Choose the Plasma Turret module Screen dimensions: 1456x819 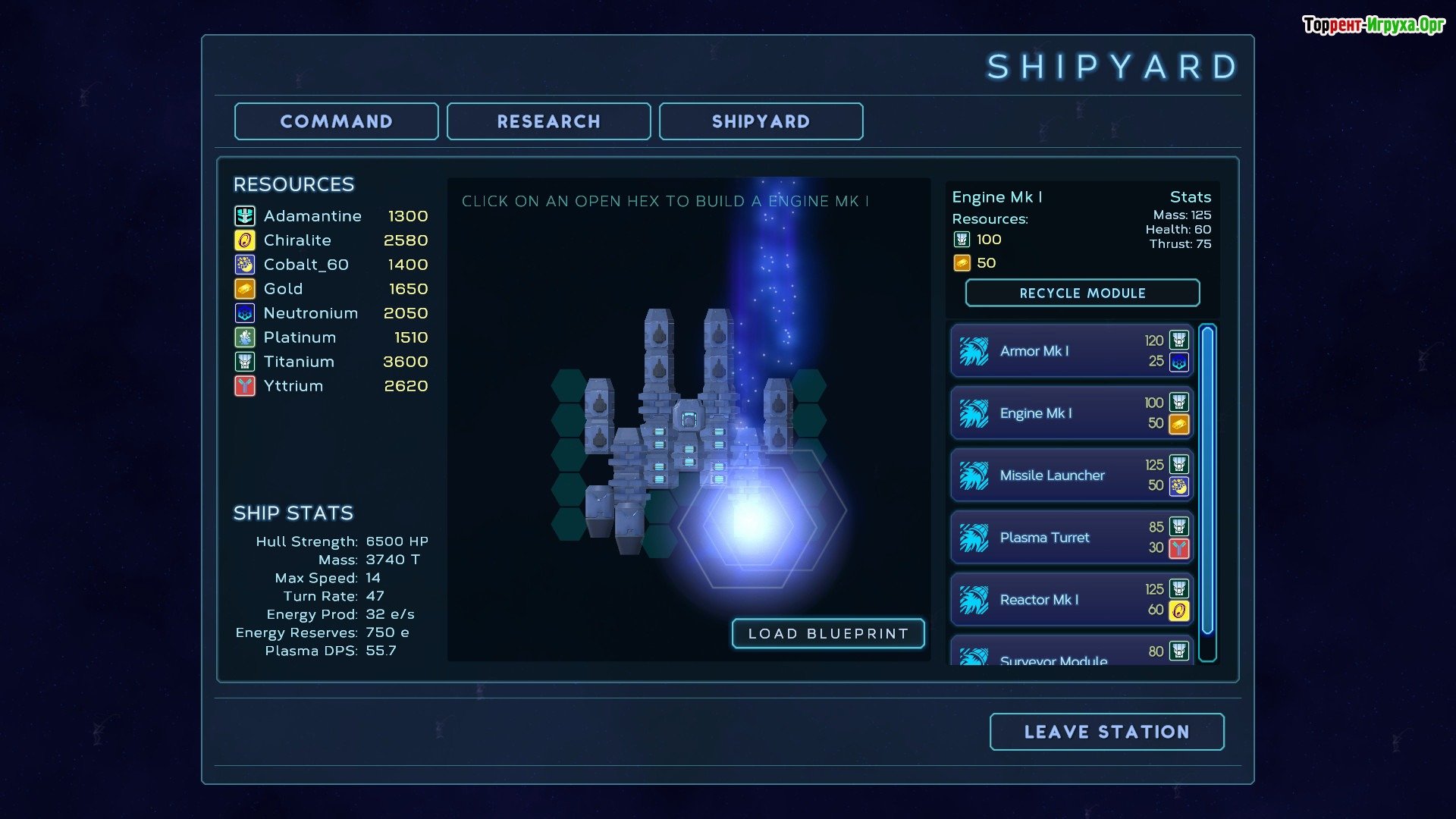point(1071,538)
